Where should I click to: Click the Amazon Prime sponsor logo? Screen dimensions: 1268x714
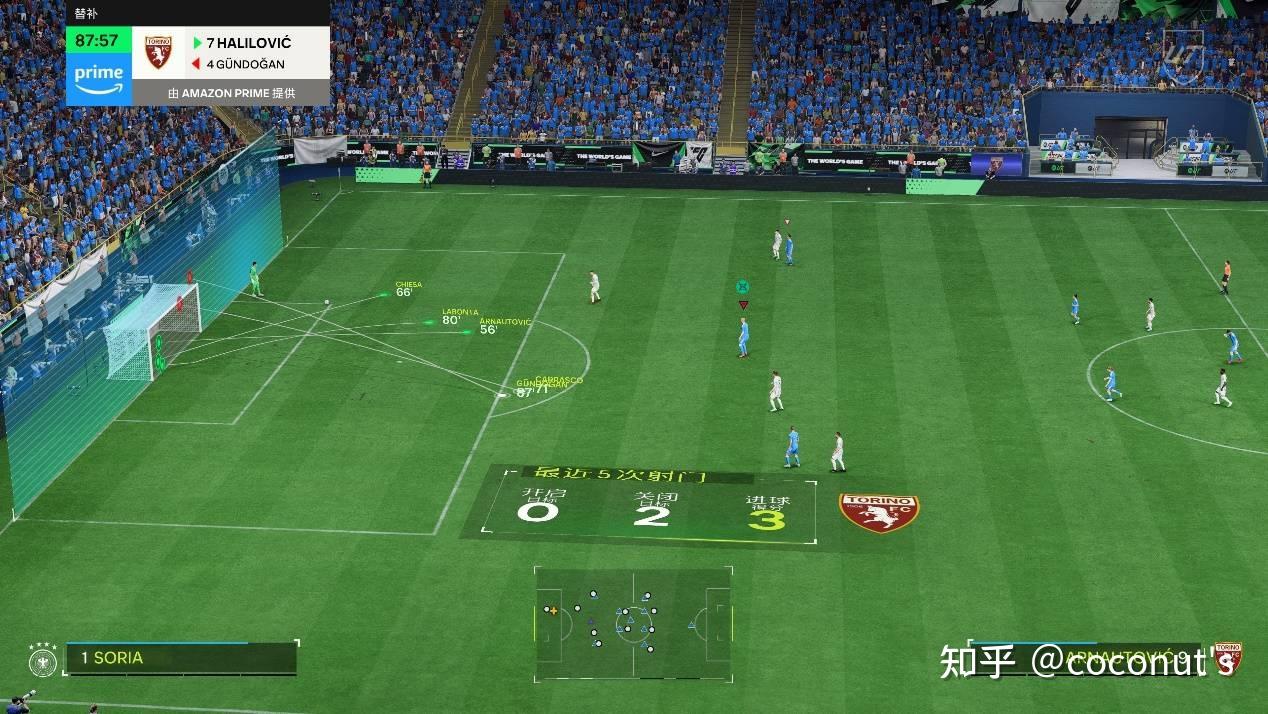pos(98,78)
